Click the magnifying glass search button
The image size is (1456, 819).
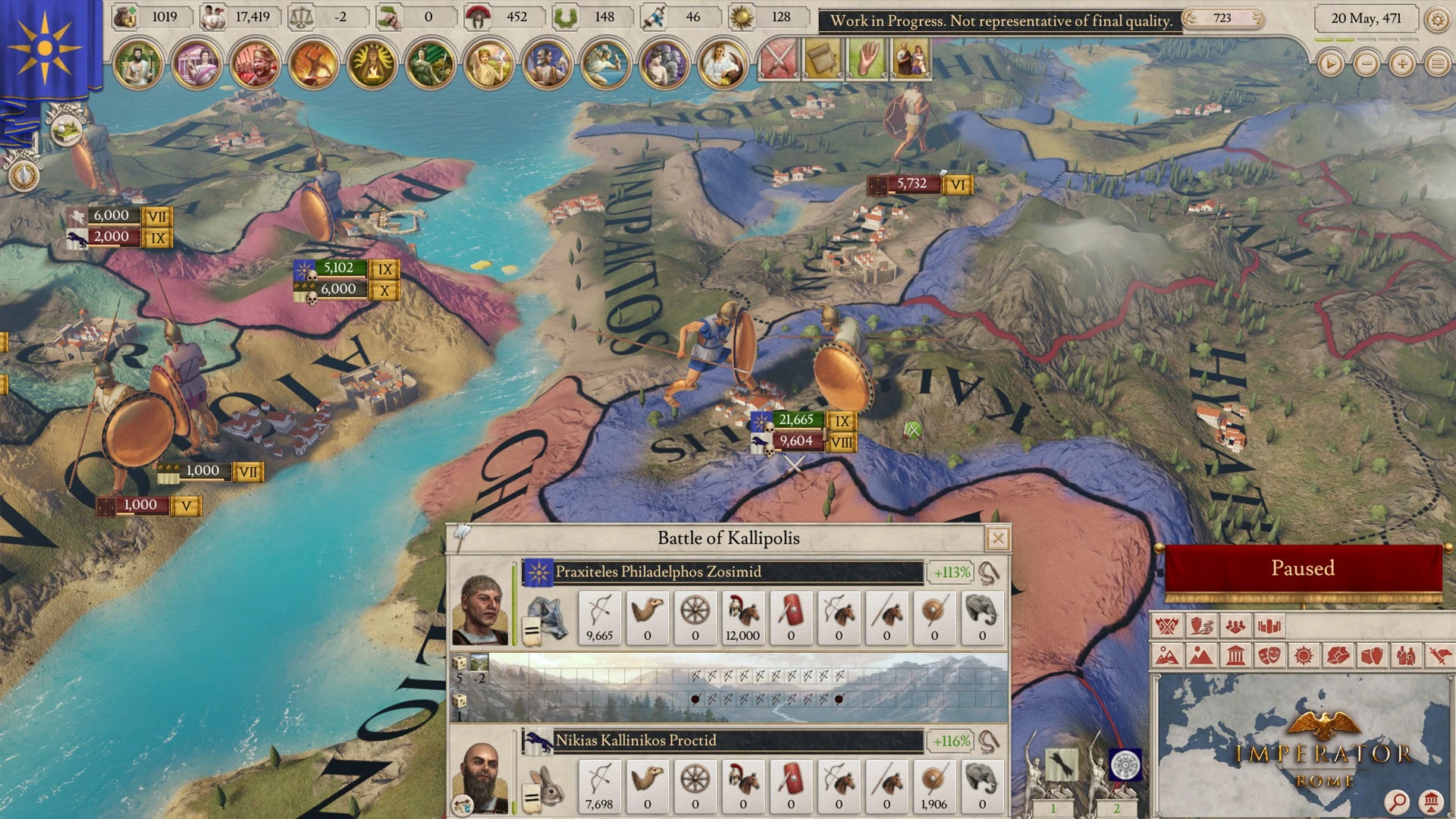[x=1396, y=801]
